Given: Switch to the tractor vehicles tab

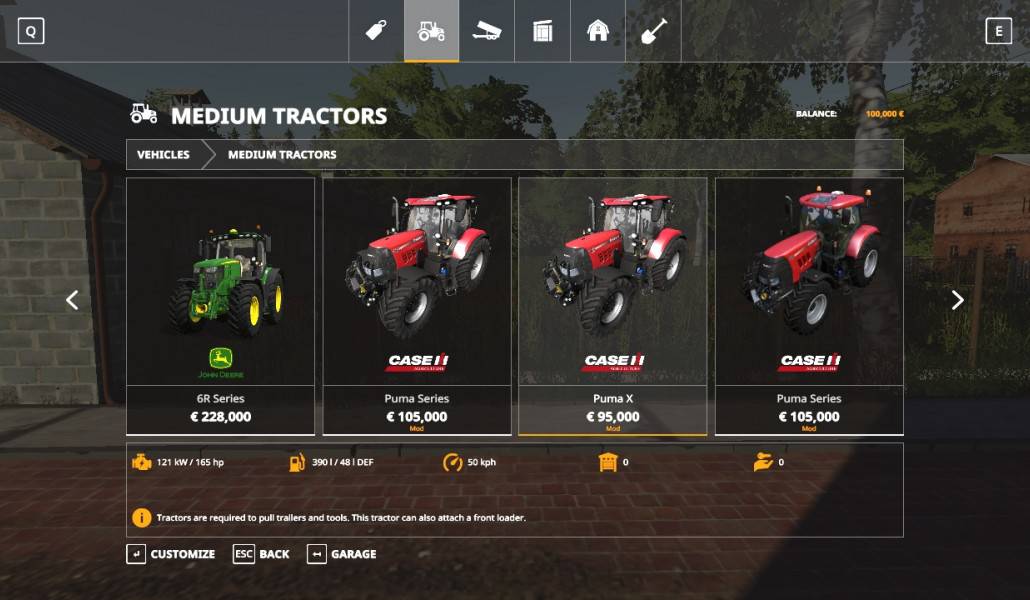Looking at the screenshot, I should (x=431, y=31).
